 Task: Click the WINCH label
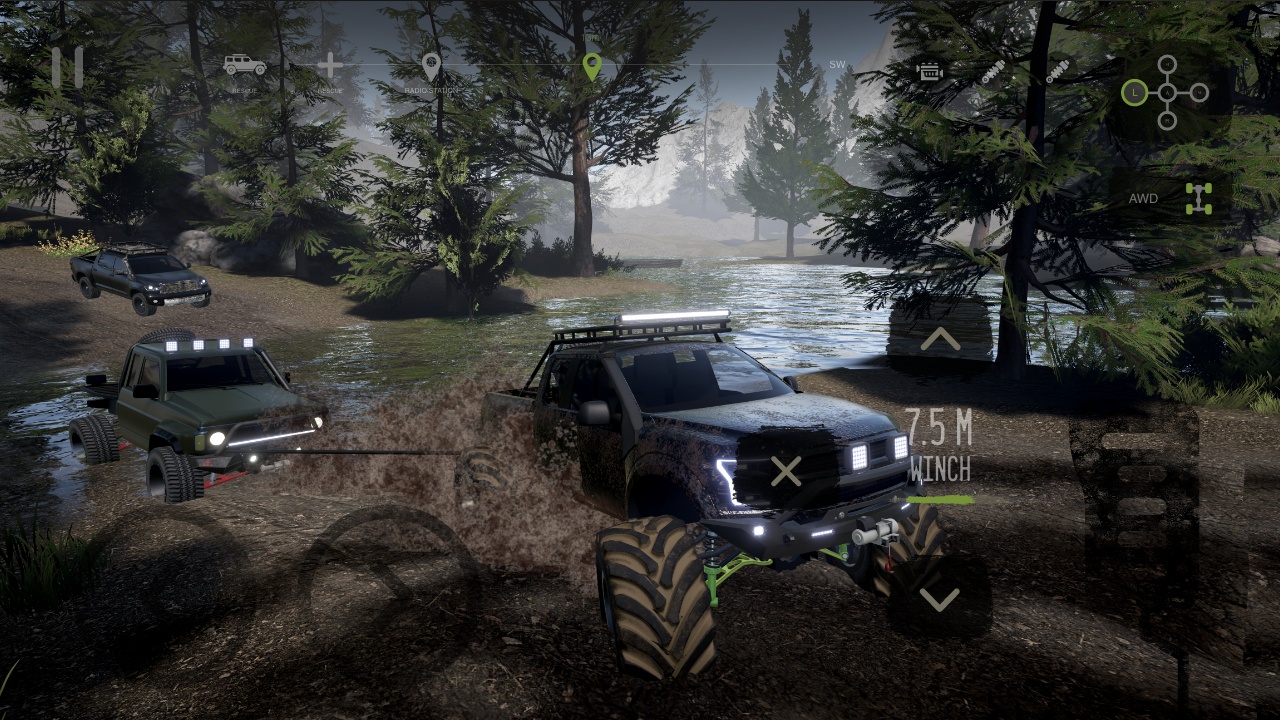coord(941,470)
